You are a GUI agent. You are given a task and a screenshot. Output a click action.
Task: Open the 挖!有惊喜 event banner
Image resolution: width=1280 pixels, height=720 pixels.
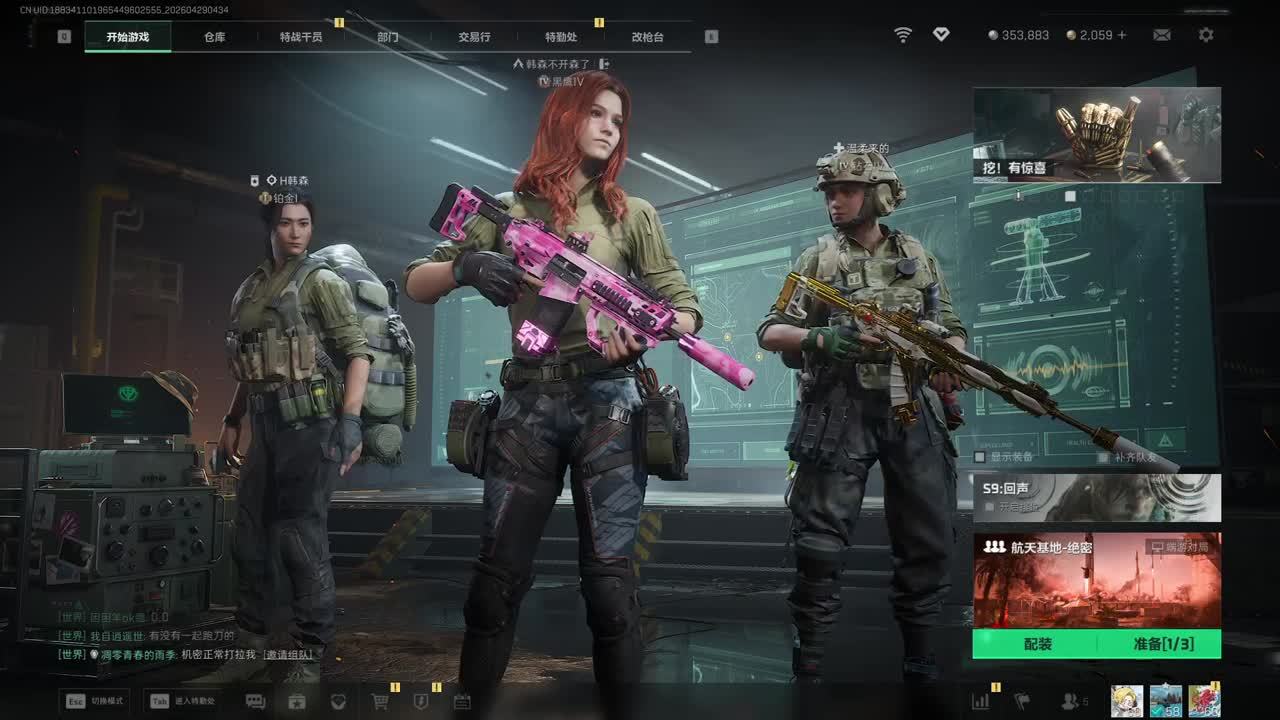[x=1096, y=135]
